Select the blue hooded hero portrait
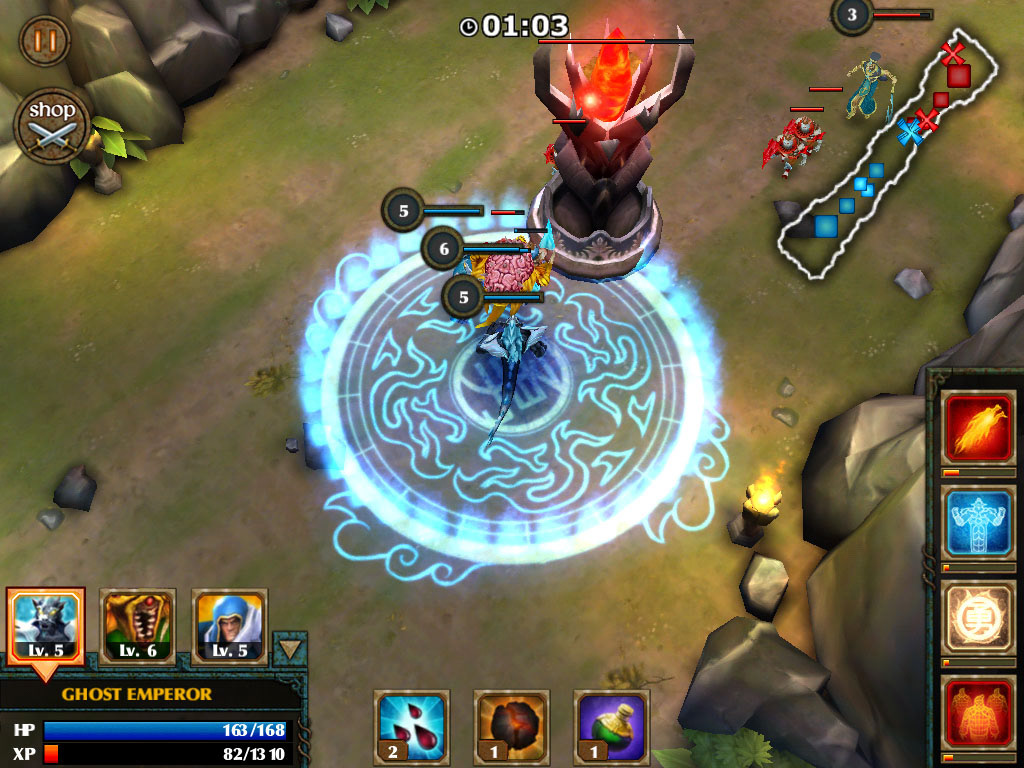 click(229, 626)
